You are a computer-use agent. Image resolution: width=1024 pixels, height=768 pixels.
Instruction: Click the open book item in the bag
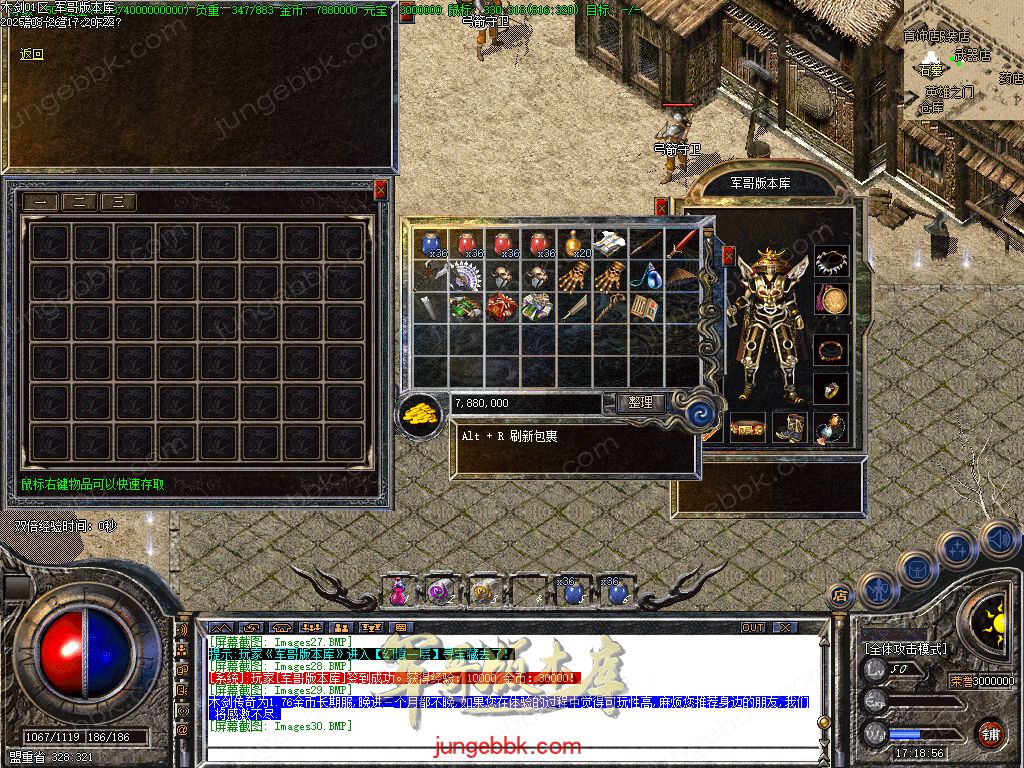[646, 306]
